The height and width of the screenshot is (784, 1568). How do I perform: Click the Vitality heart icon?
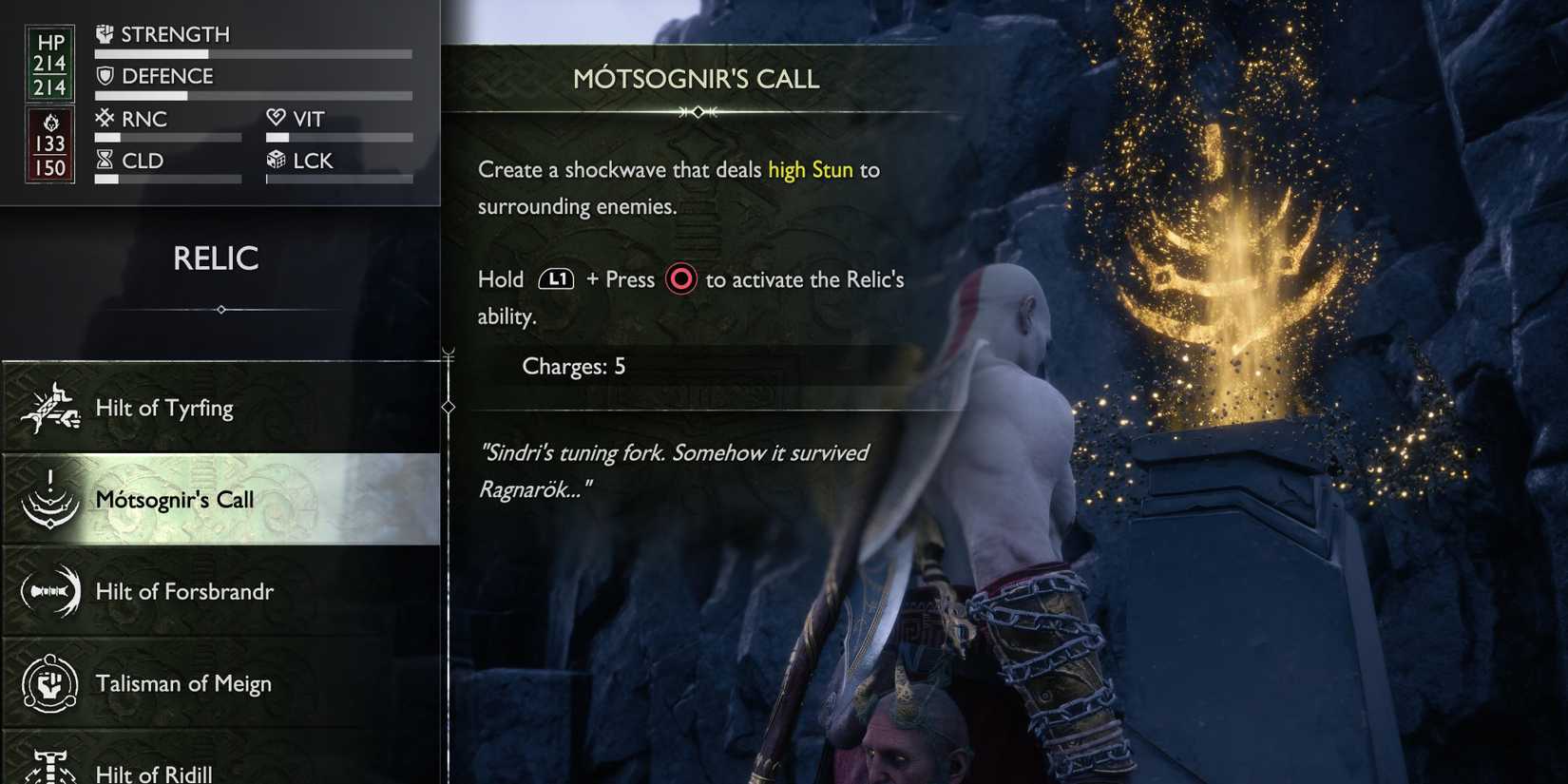(276, 117)
